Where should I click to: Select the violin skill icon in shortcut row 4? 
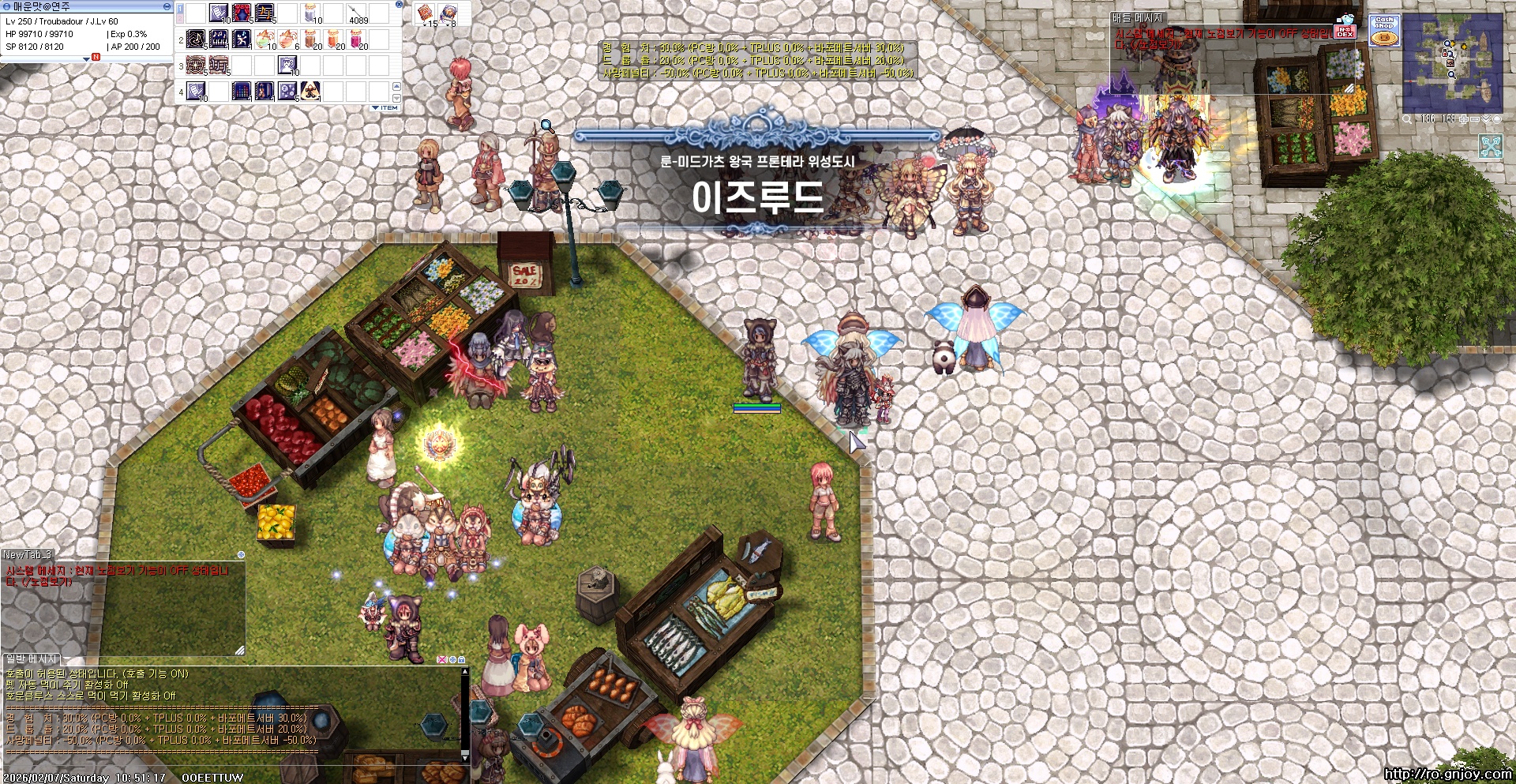265,92
